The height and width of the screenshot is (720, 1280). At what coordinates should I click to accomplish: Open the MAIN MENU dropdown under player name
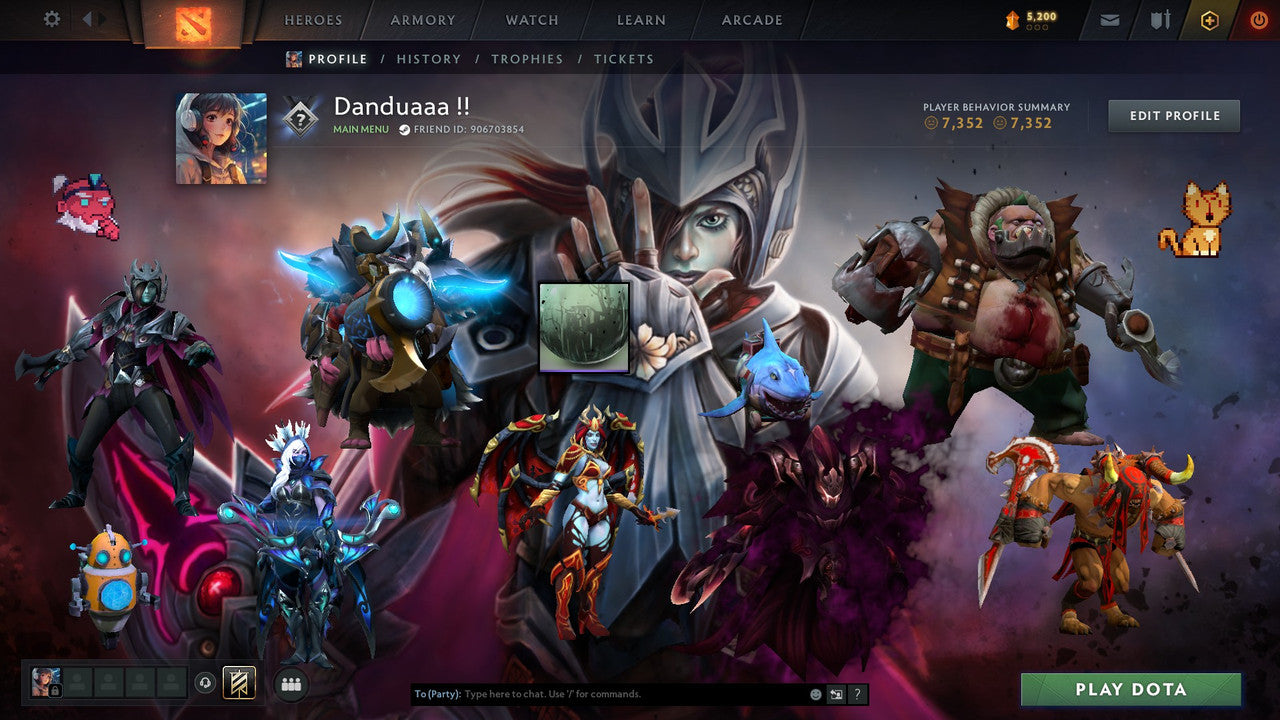pos(360,129)
